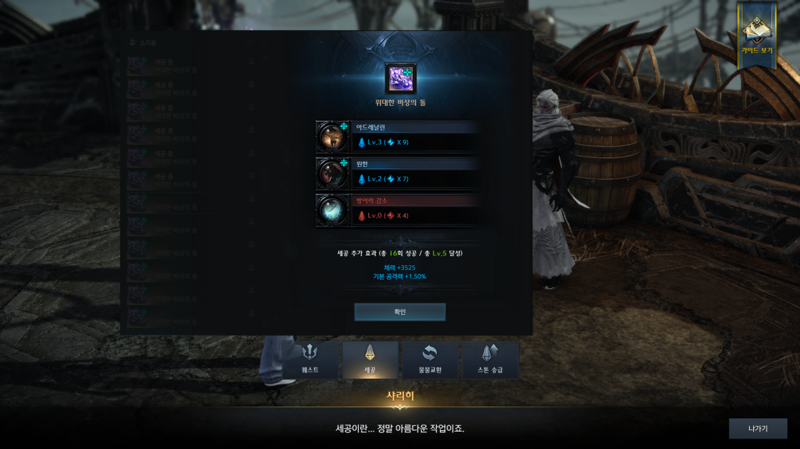Click the 위대한 비상의 돌 stone icon
Viewport: 800px width, 449px height.
coord(400,78)
